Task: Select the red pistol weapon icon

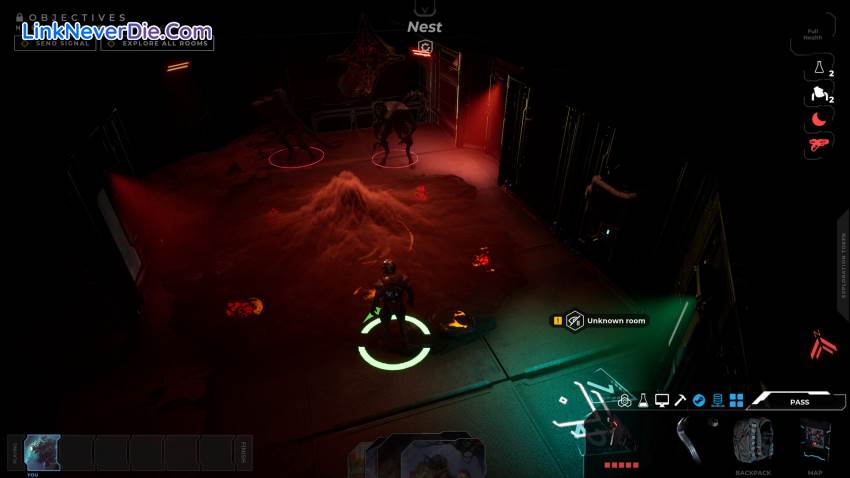Action: pyautogui.click(x=819, y=145)
